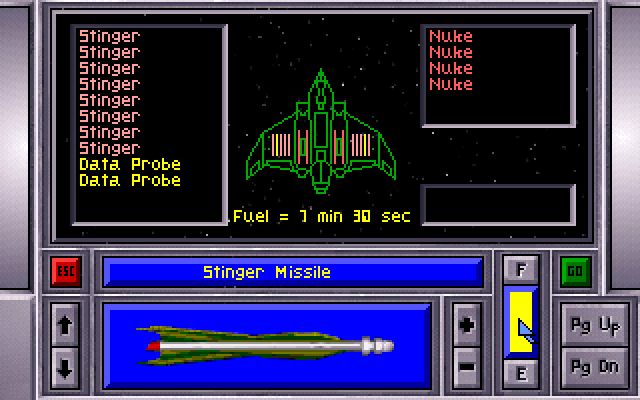Adjust the yellow fuel gauge slider
Image resolution: width=640 pixels, height=400 pixels.
click(521, 322)
